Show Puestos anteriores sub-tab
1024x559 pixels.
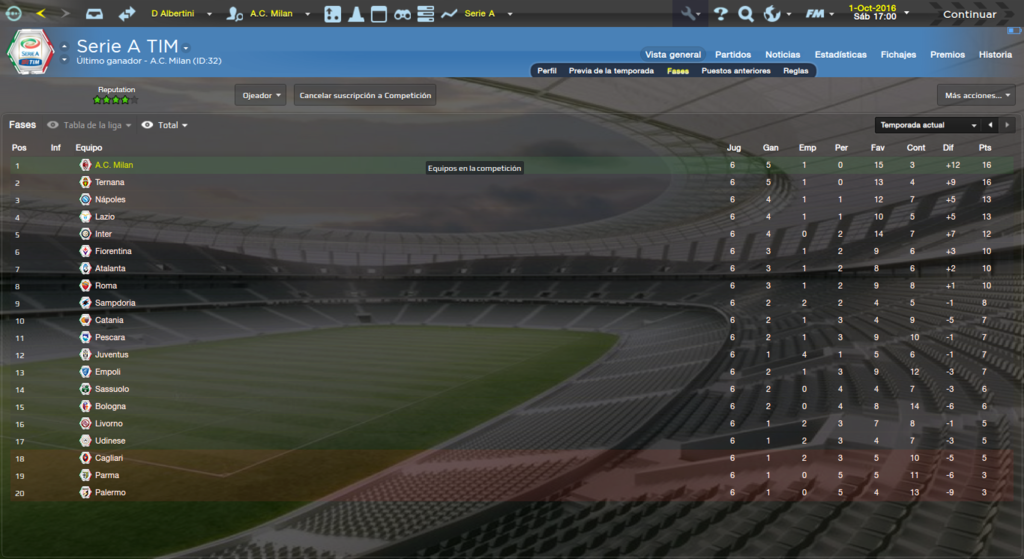(736, 71)
